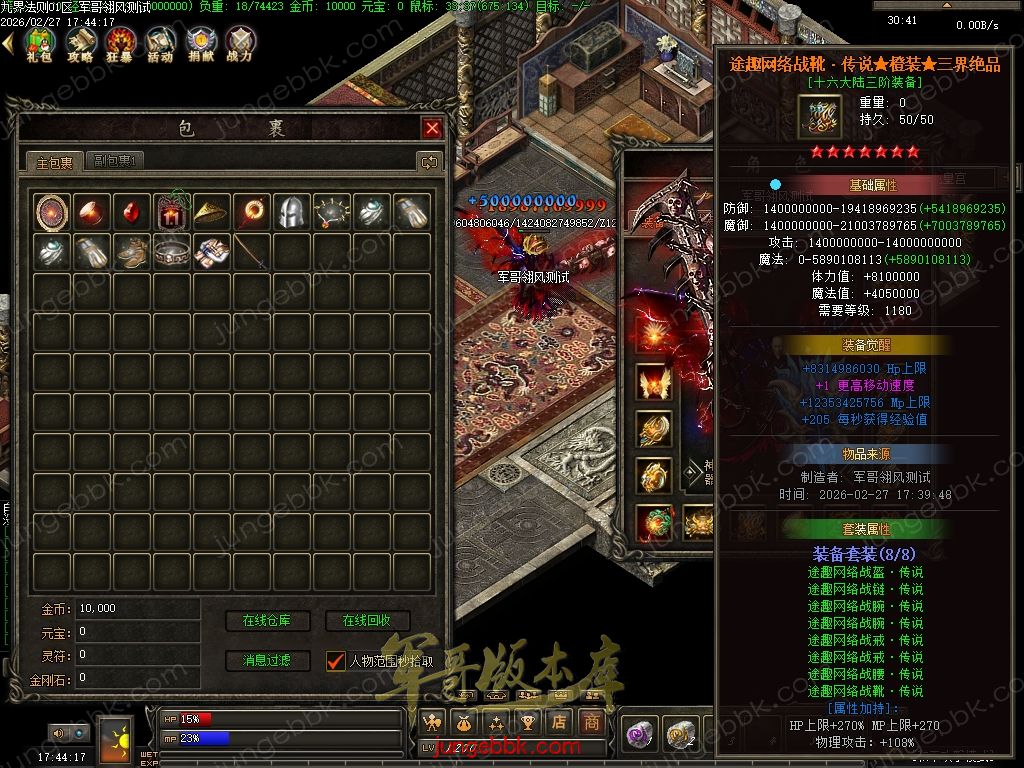Open the 店 store button
The width and height of the screenshot is (1024, 768).
pyautogui.click(x=560, y=721)
